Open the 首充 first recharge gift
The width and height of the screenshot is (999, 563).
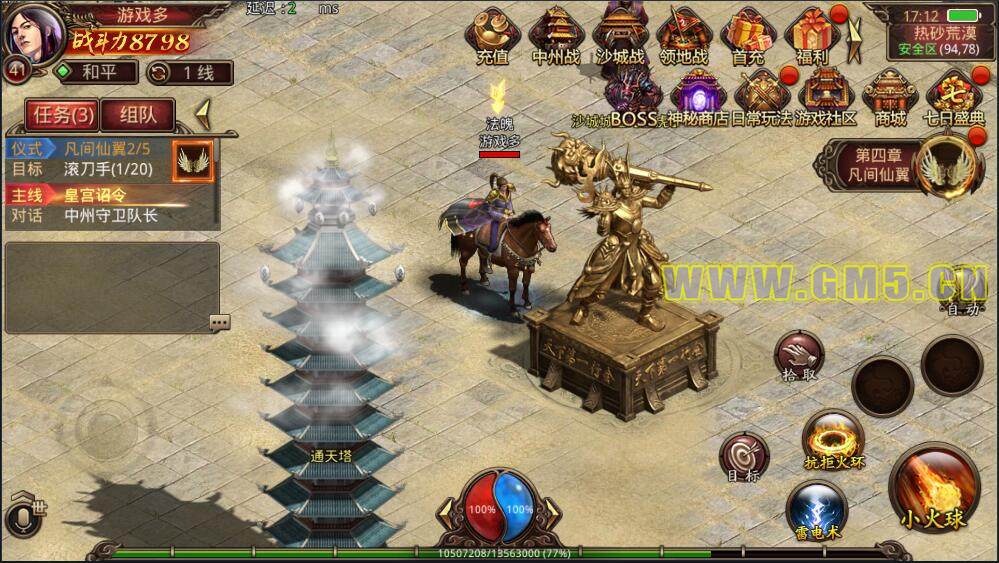click(747, 33)
